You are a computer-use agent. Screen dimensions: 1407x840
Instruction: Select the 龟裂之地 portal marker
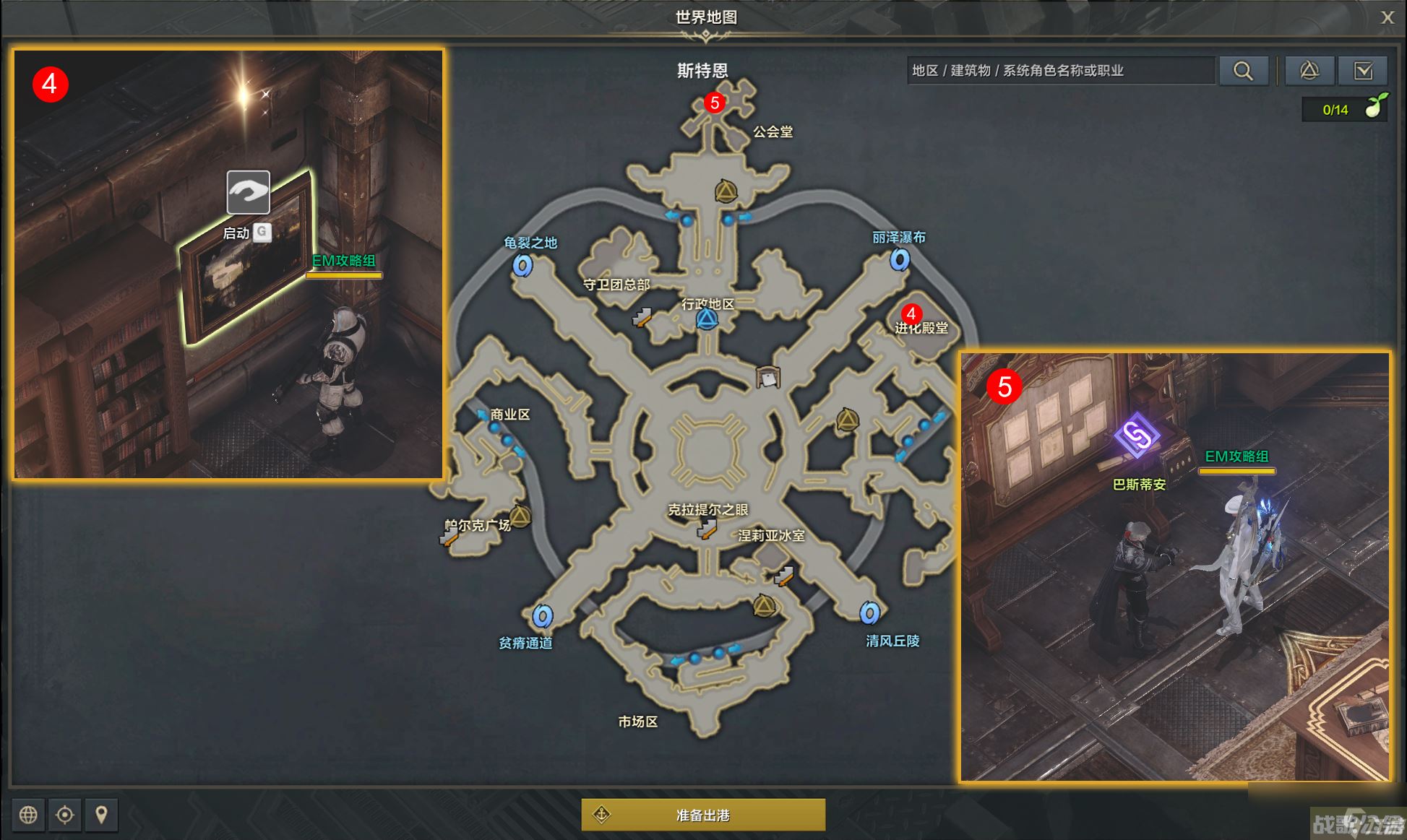click(522, 265)
